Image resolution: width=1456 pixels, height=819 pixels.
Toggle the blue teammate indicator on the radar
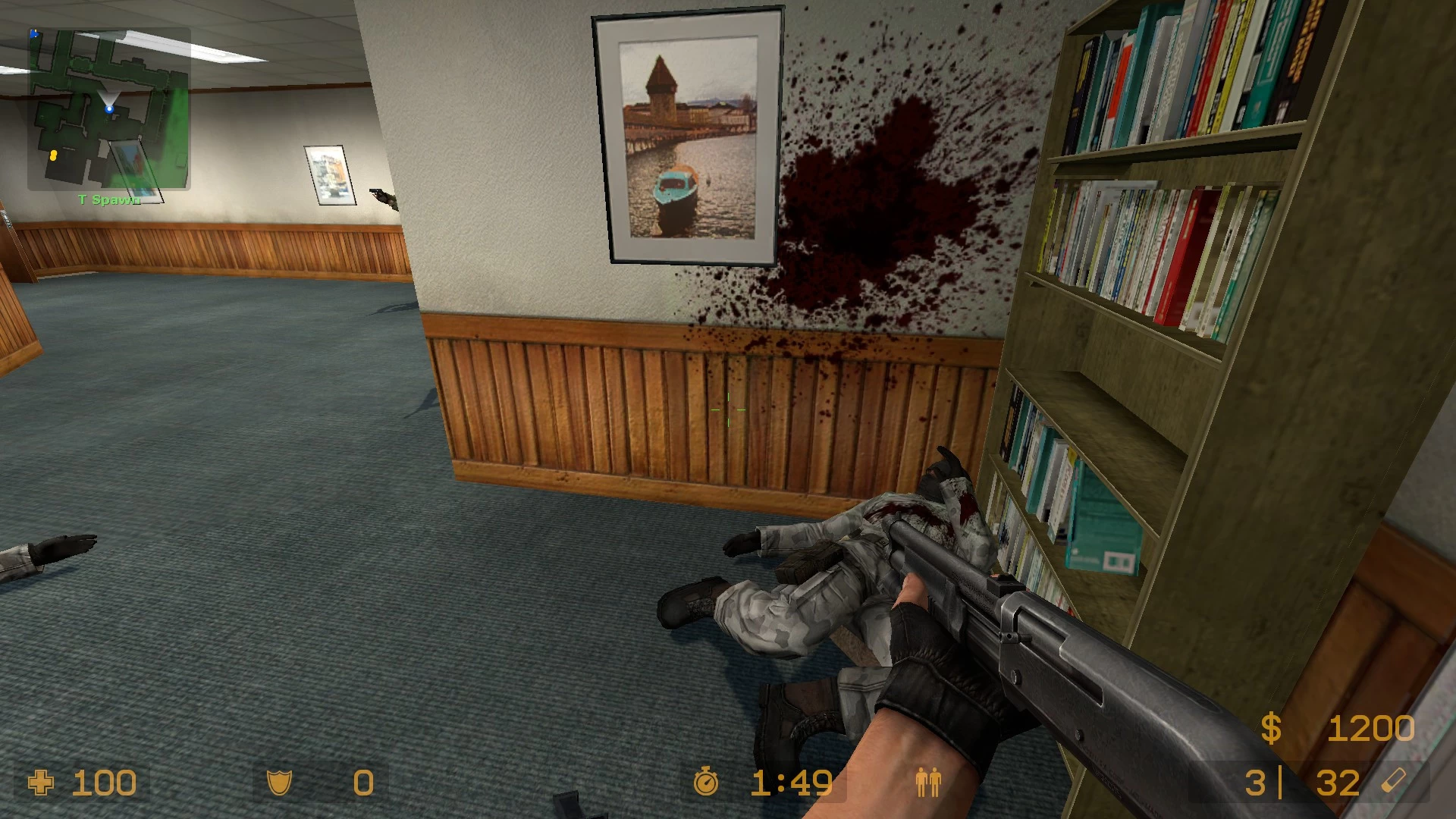(x=33, y=33)
